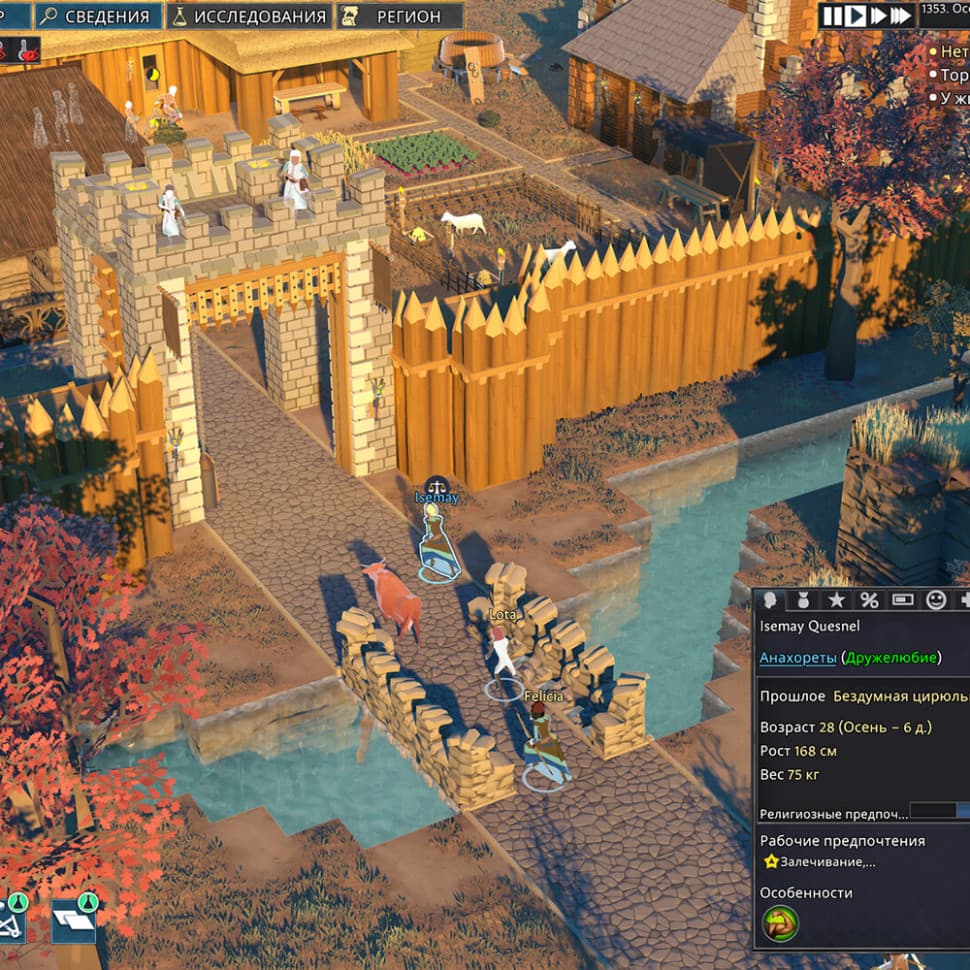
Task: Open the Сведения menu
Action: [x=98, y=16]
